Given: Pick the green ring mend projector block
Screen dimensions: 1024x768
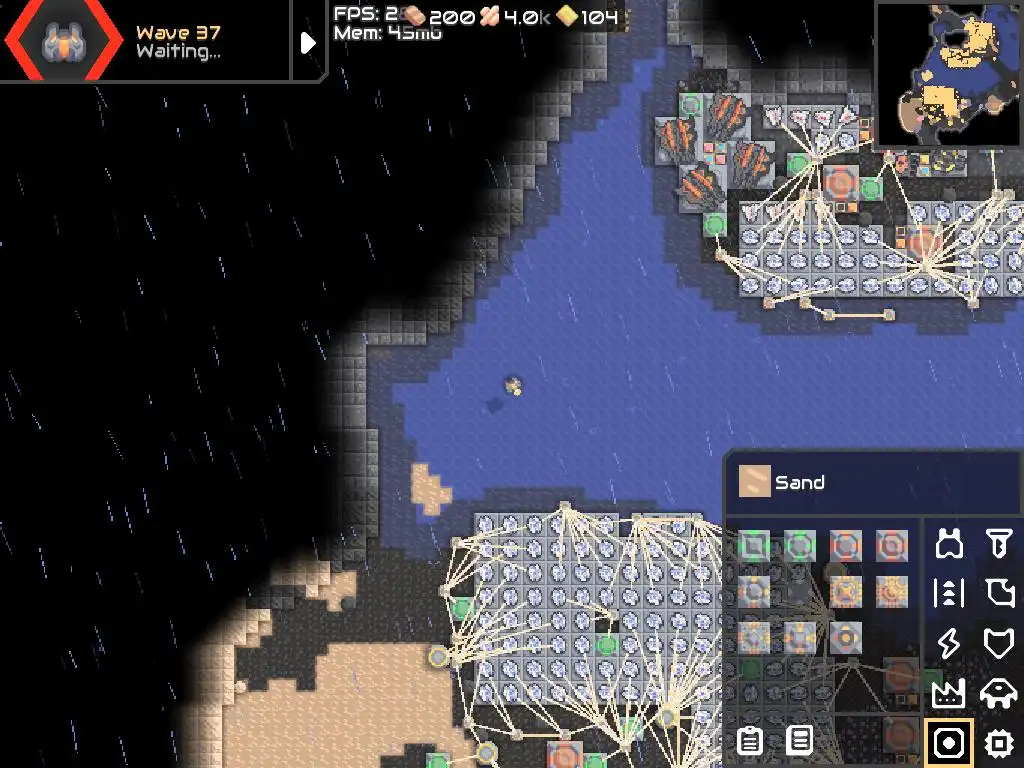Looking at the screenshot, I should (x=800, y=545).
